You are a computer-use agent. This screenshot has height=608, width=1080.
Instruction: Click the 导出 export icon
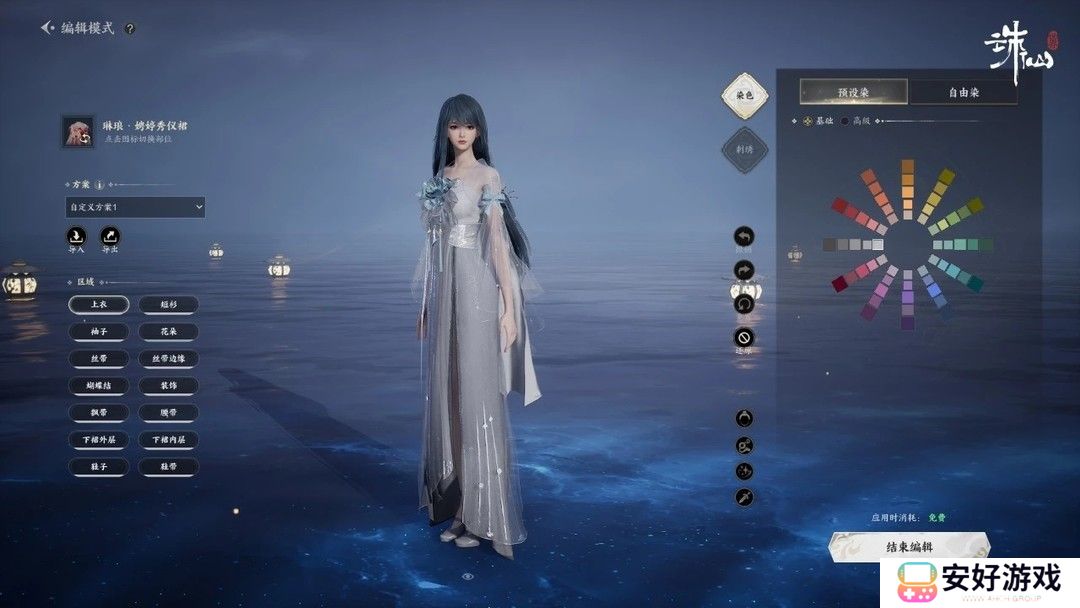pyautogui.click(x=110, y=237)
